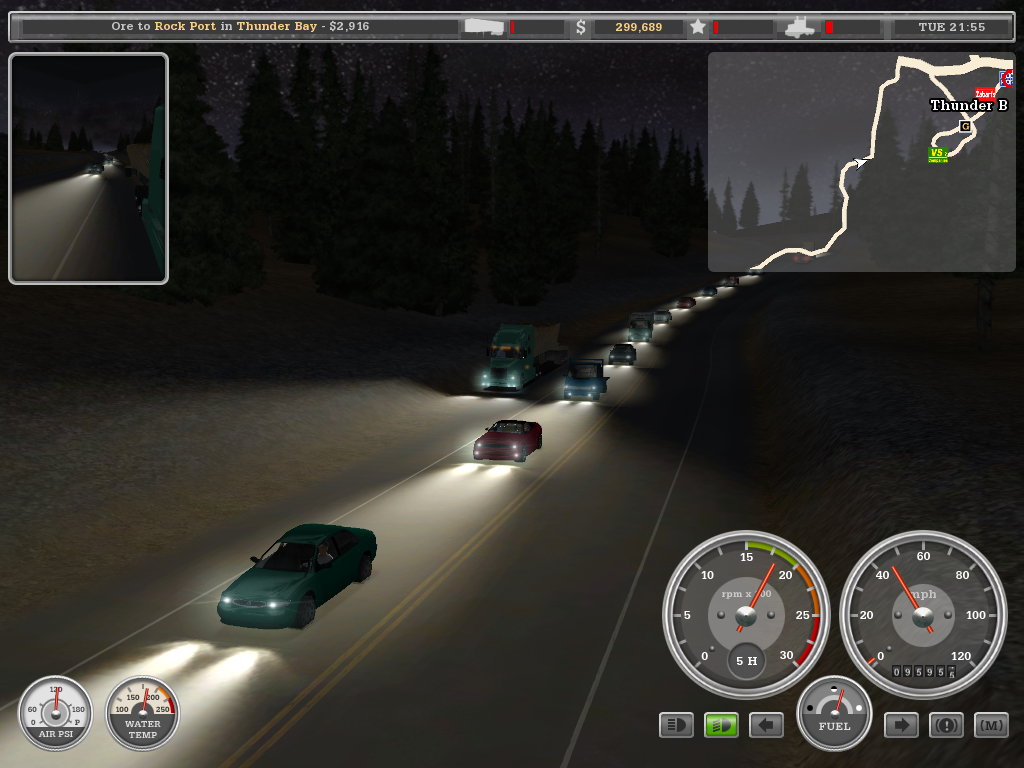Activate the right turn signal arrow
Screen dimensions: 1024x768
click(x=901, y=724)
